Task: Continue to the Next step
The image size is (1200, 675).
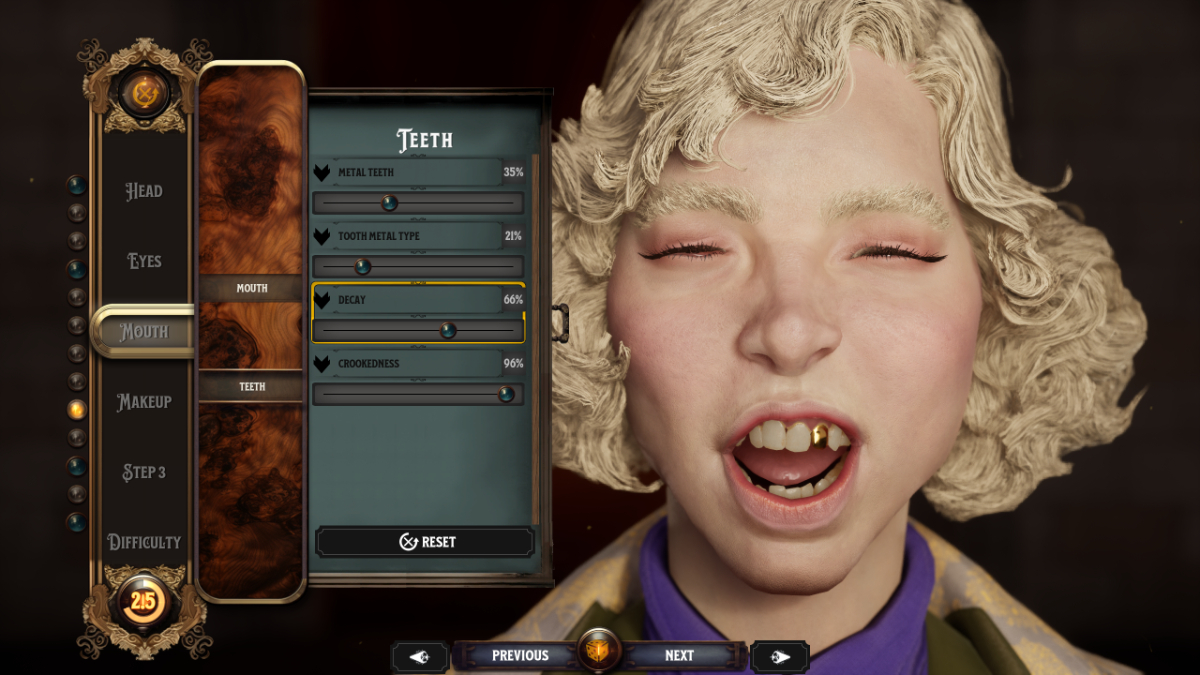Action: 679,656
